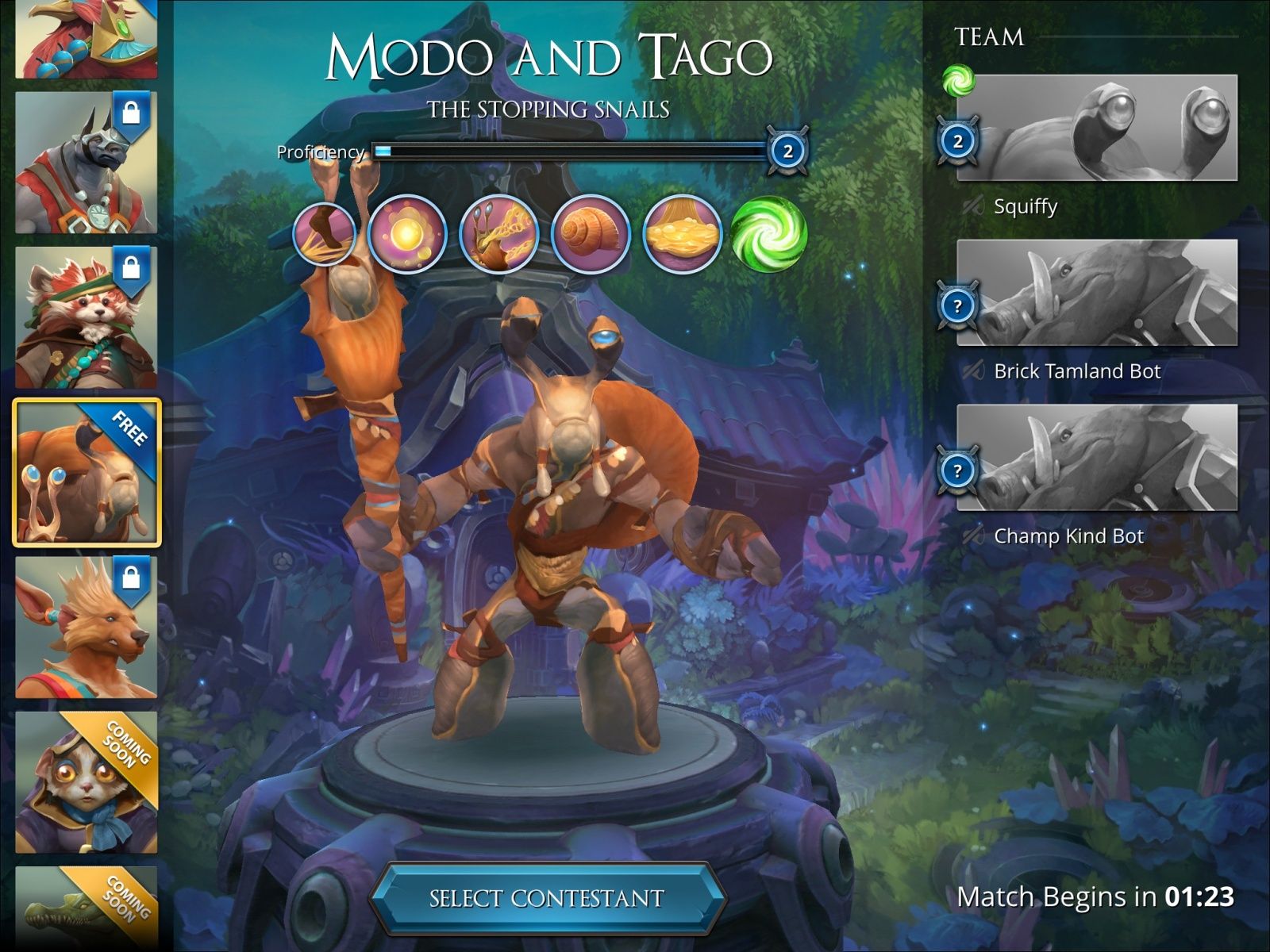Viewport: 1270px width, 952px height.
Task: View the staff strike ability icon
Action: point(324,235)
